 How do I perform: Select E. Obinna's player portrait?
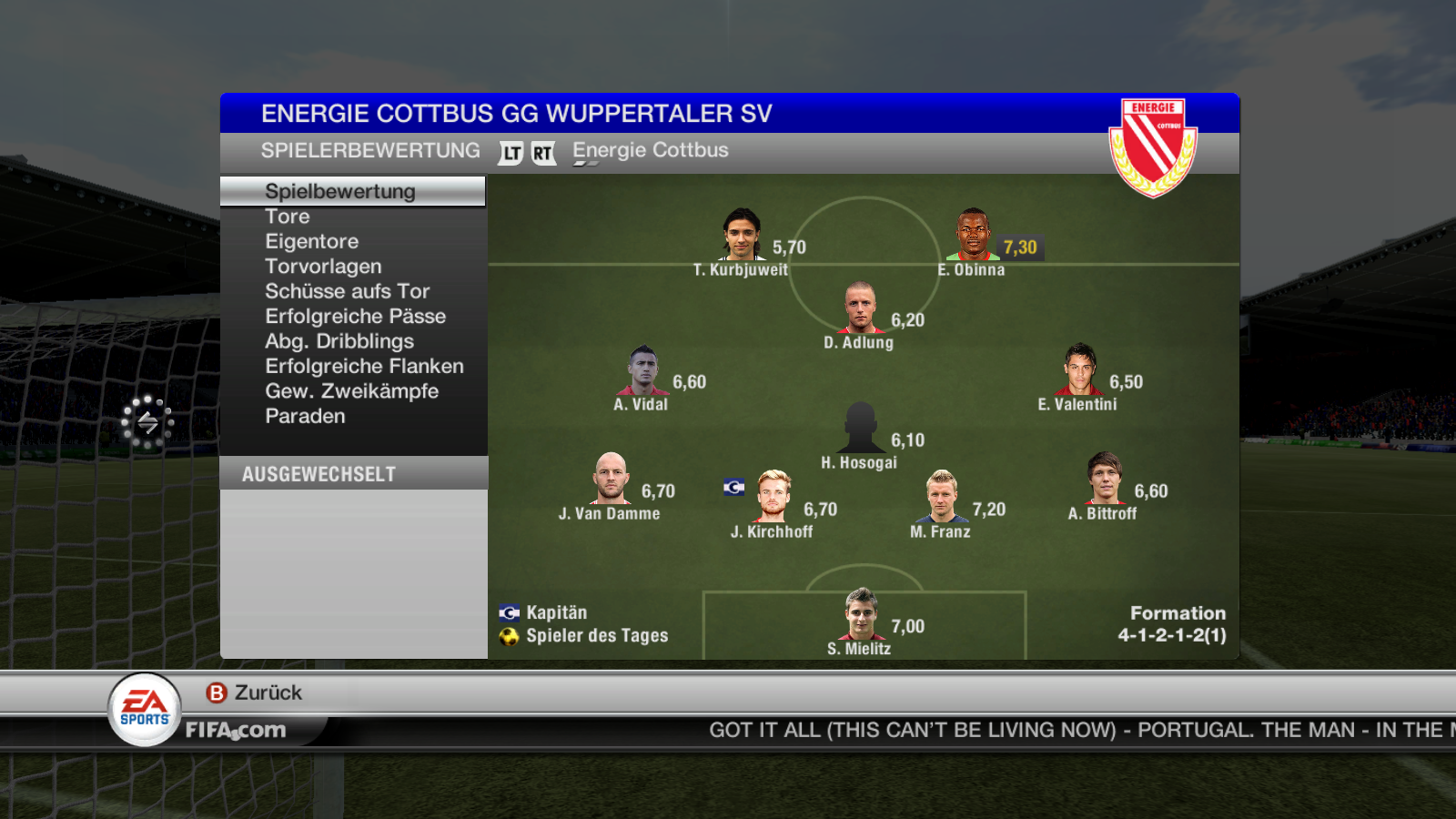click(972, 235)
